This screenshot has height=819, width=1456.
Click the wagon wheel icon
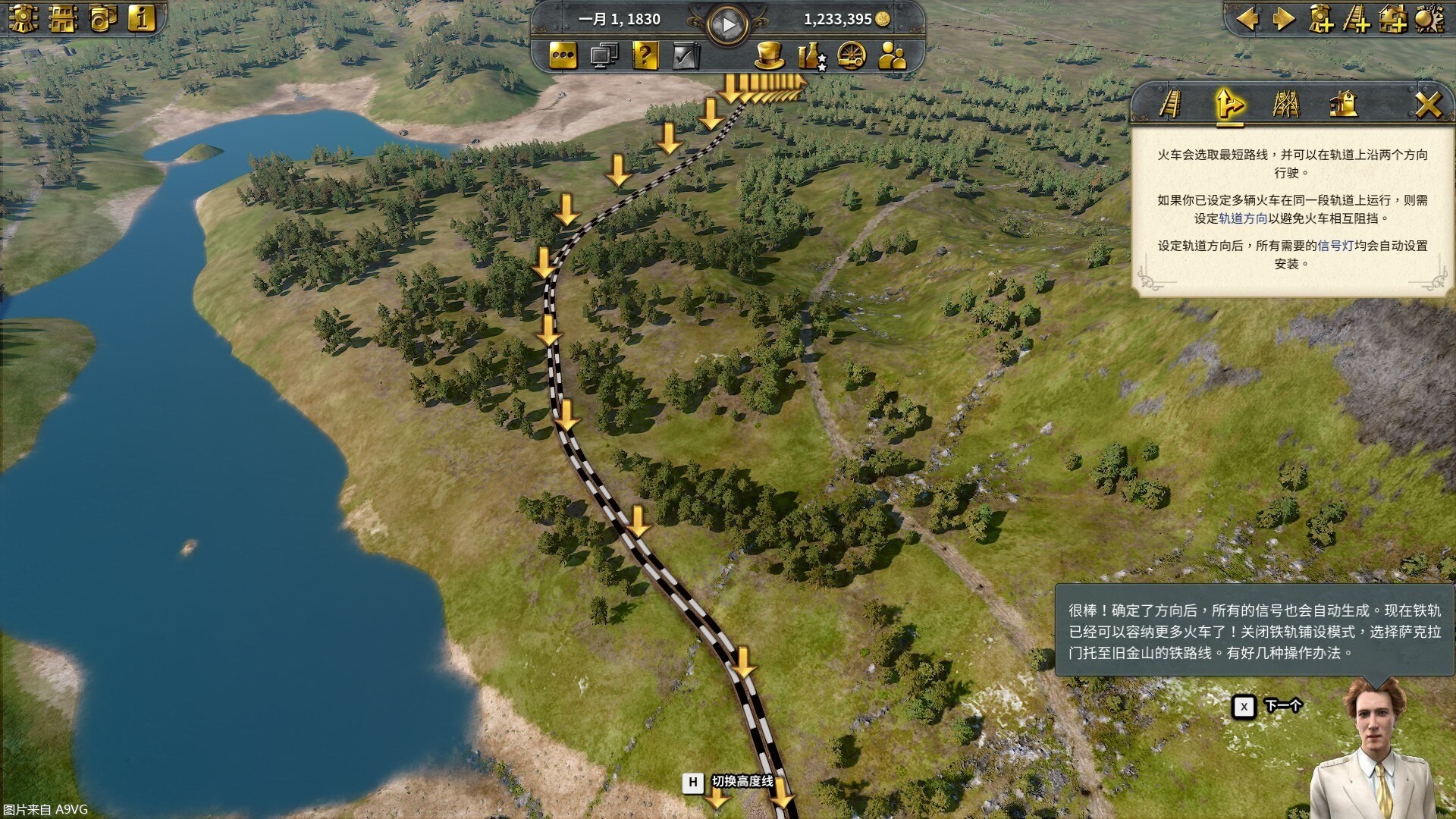pyautogui.click(x=852, y=55)
